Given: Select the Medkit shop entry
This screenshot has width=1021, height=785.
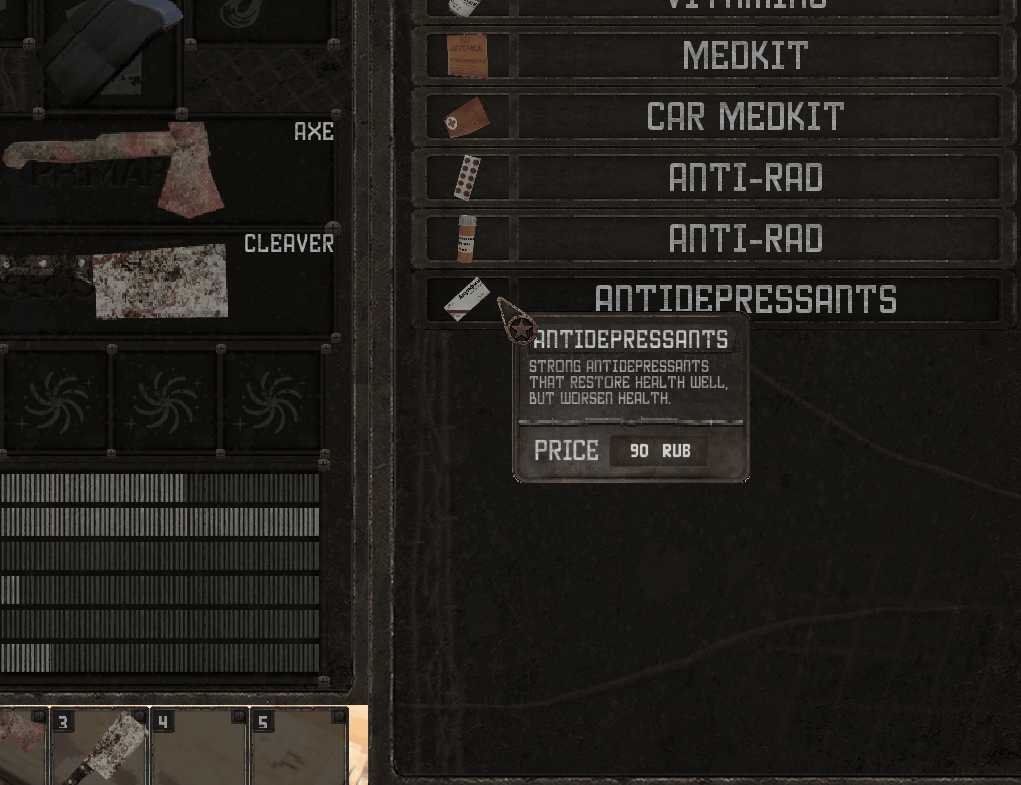Looking at the screenshot, I should [x=744, y=56].
